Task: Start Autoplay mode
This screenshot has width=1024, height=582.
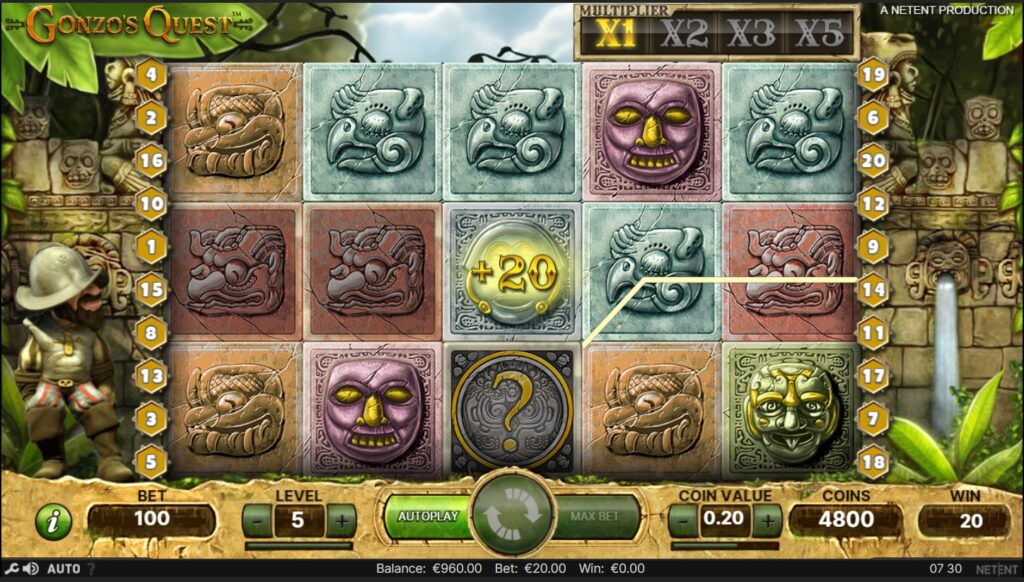Action: (x=428, y=517)
